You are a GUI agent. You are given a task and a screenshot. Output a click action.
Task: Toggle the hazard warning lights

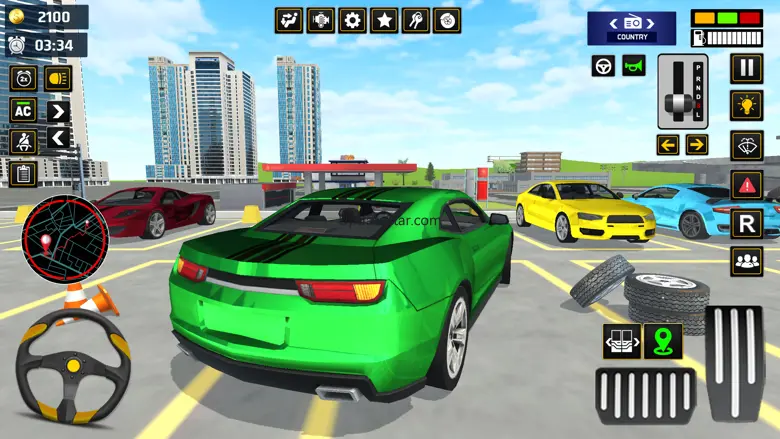click(x=746, y=184)
